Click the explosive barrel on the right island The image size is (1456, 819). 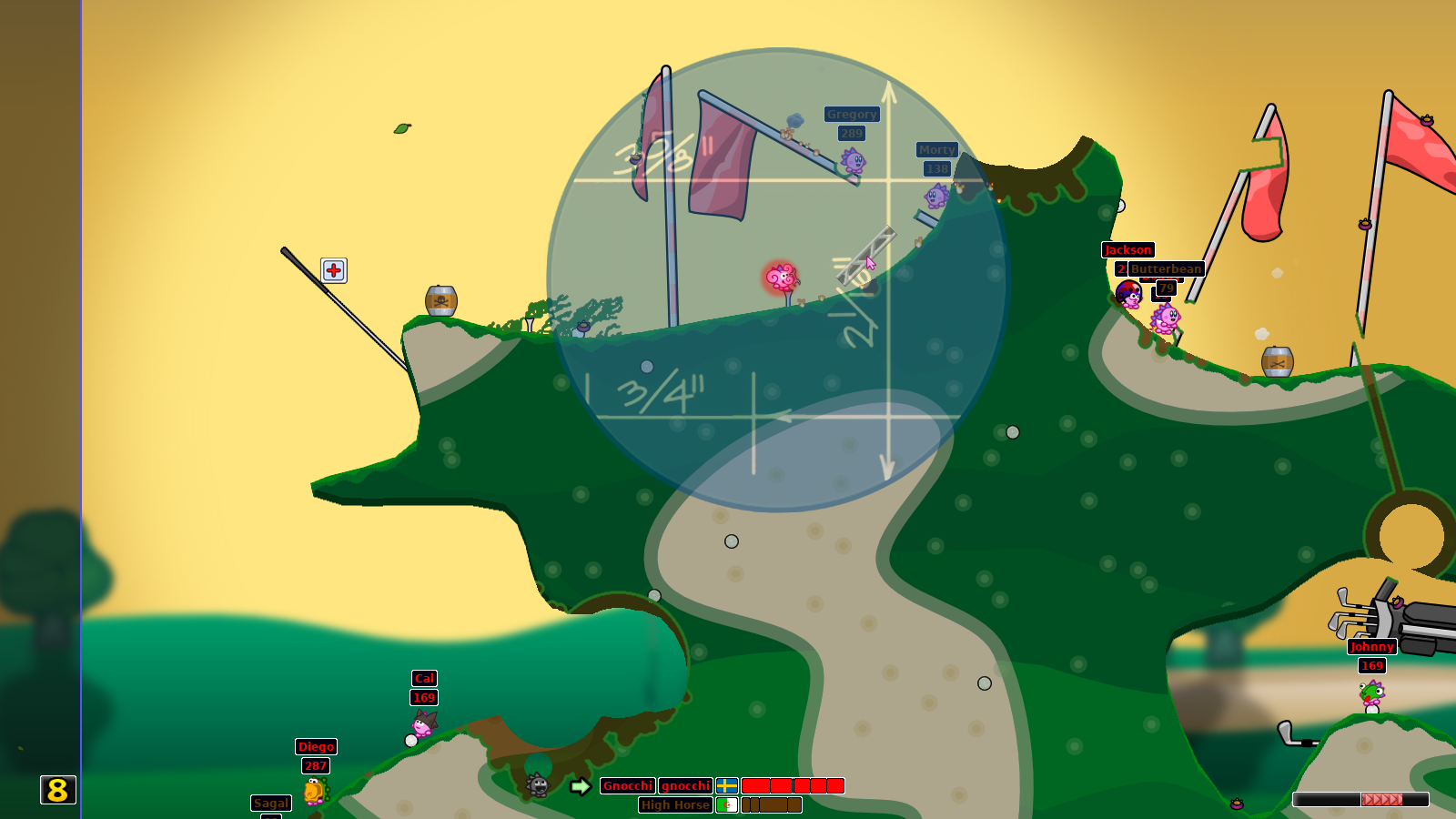click(x=1277, y=360)
